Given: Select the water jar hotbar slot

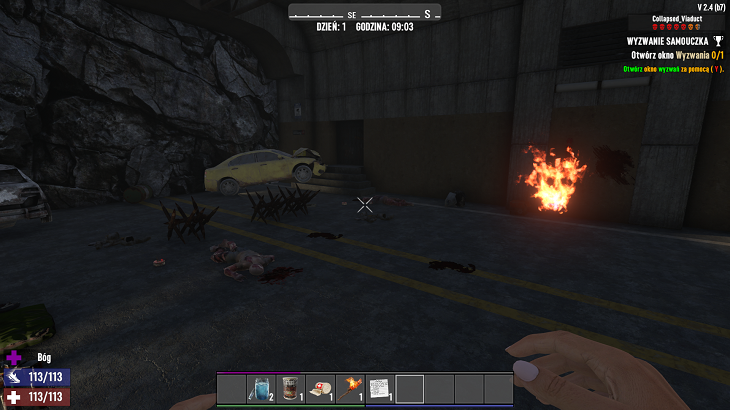Looking at the screenshot, I should pyautogui.click(x=261, y=388).
